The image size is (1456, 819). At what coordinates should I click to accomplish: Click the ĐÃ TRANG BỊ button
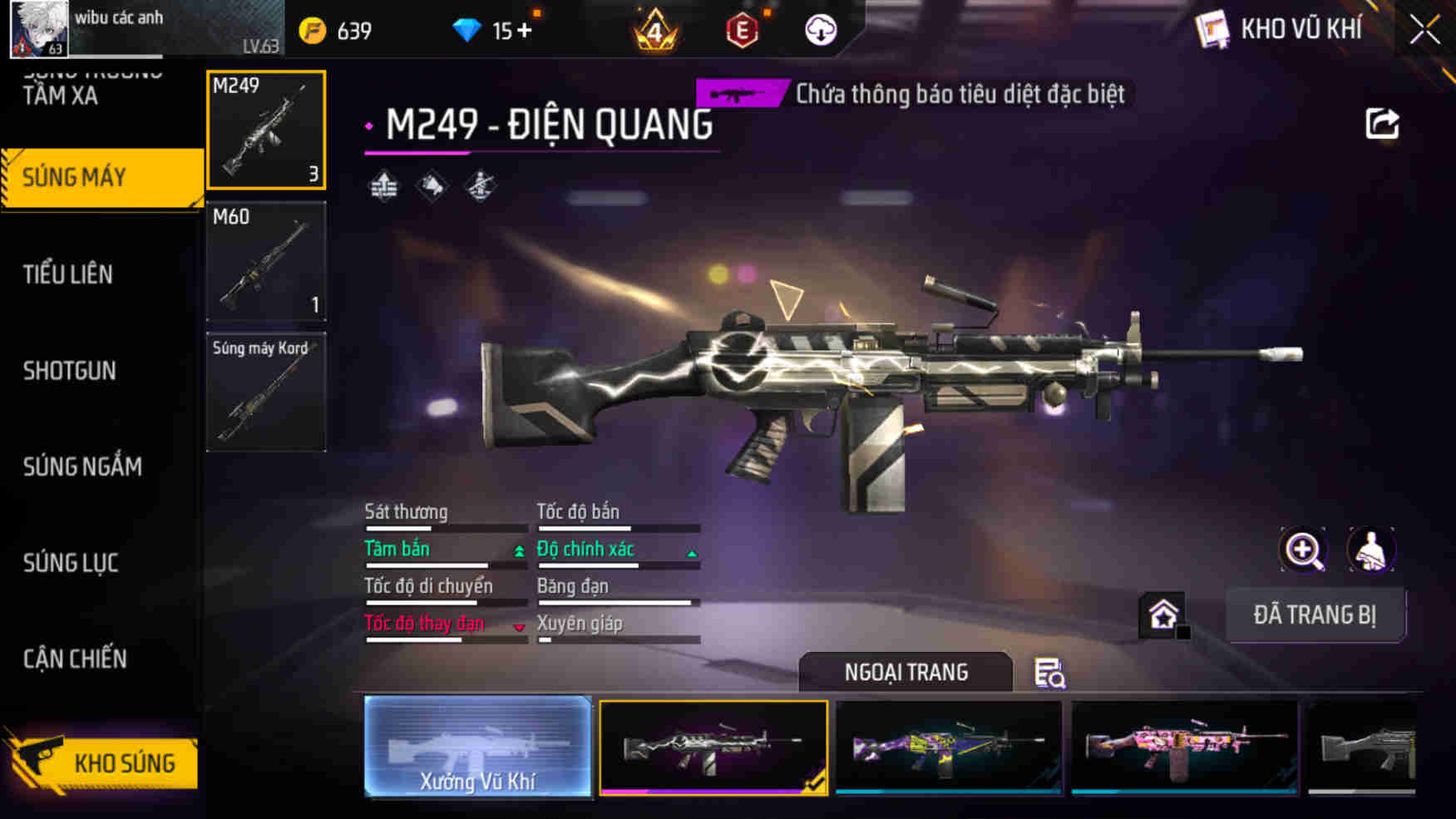(1316, 615)
